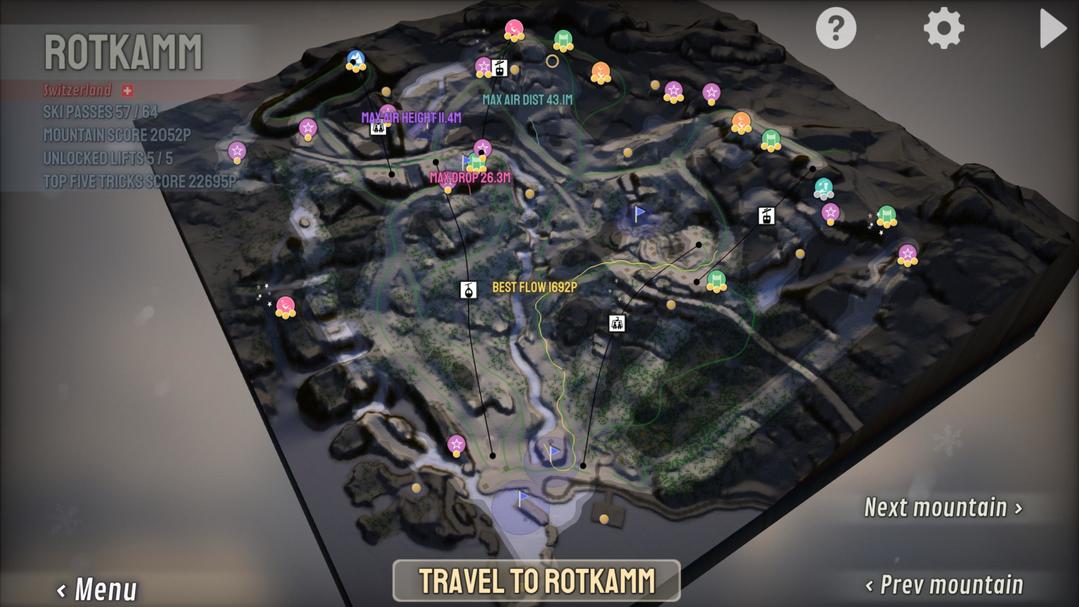Travel to Rotkamm
Viewport: 1079px width, 607px height.
(536, 580)
